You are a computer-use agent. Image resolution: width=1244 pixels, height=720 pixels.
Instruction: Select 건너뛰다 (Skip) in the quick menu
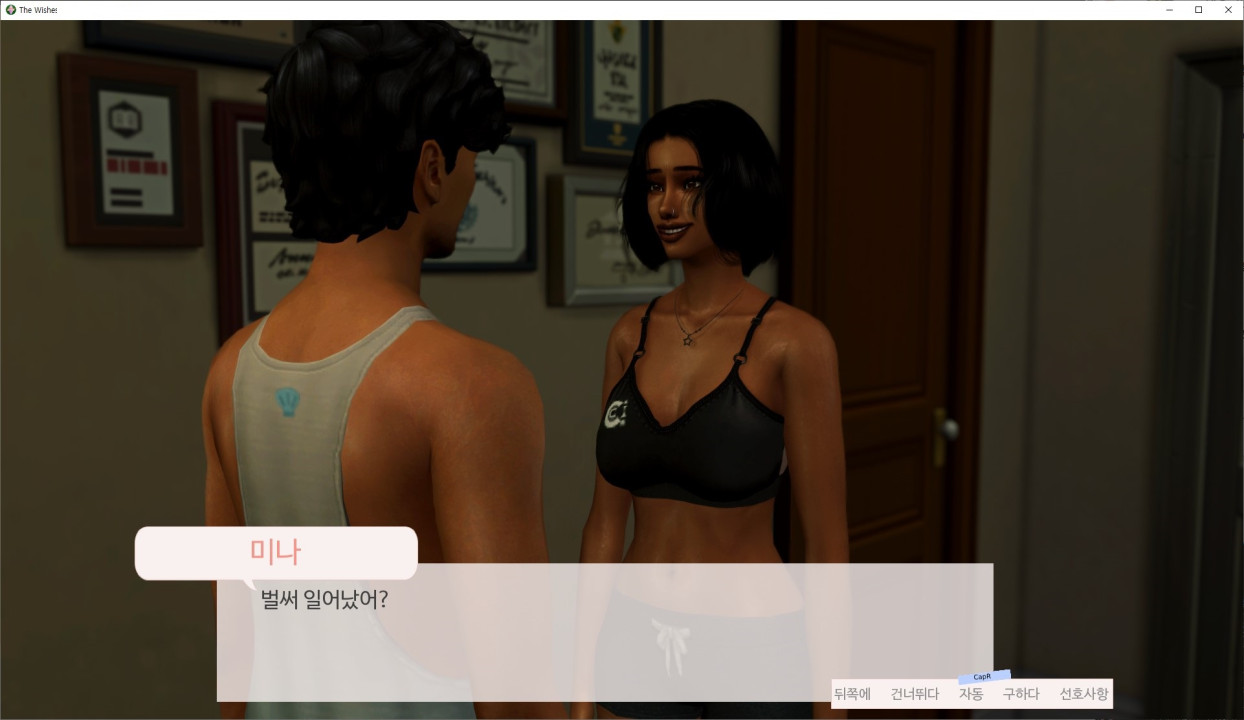[915, 694]
